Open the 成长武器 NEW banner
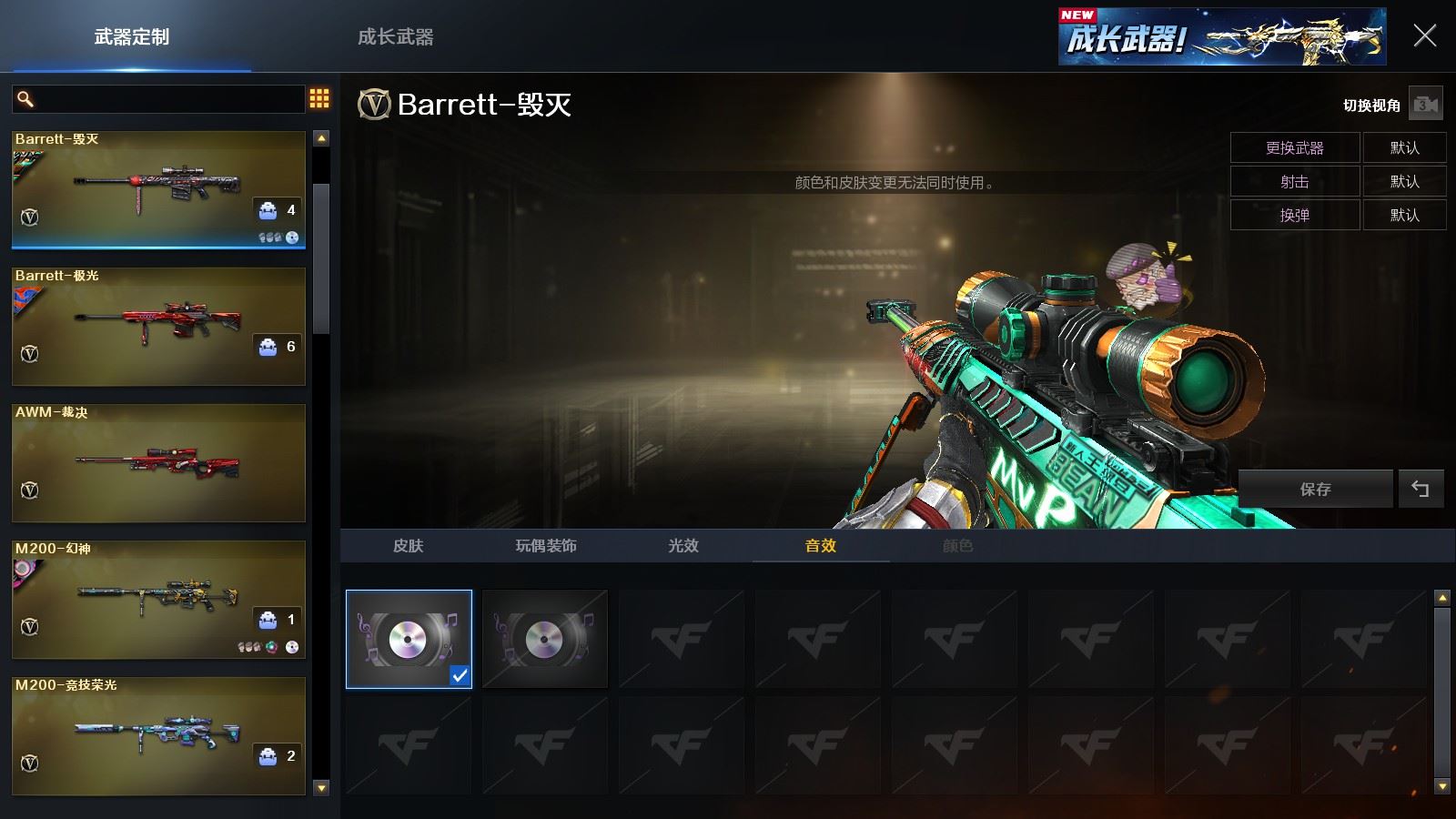Screen dimensions: 1456x819 click(x=1221, y=37)
